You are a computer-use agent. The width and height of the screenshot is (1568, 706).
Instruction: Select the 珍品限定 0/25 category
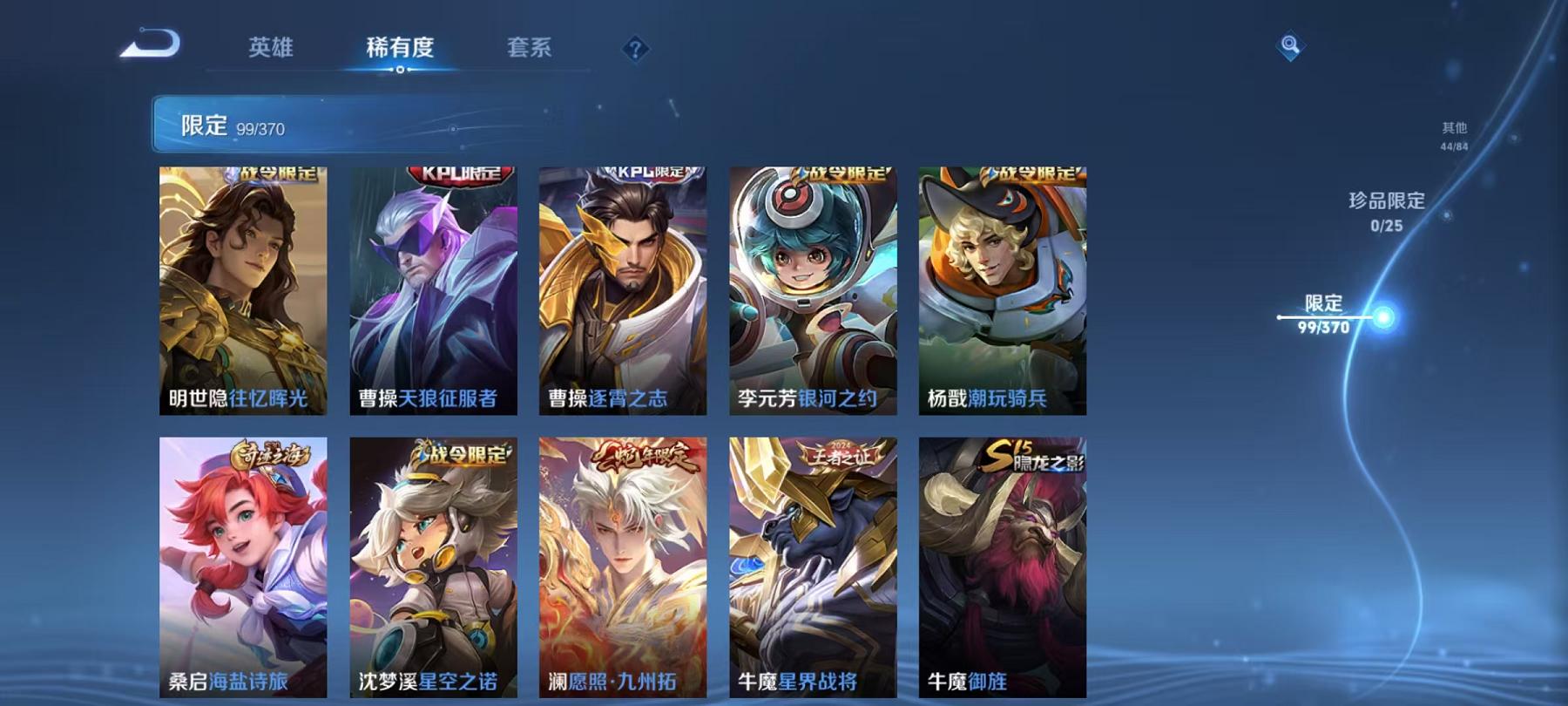[1384, 214]
